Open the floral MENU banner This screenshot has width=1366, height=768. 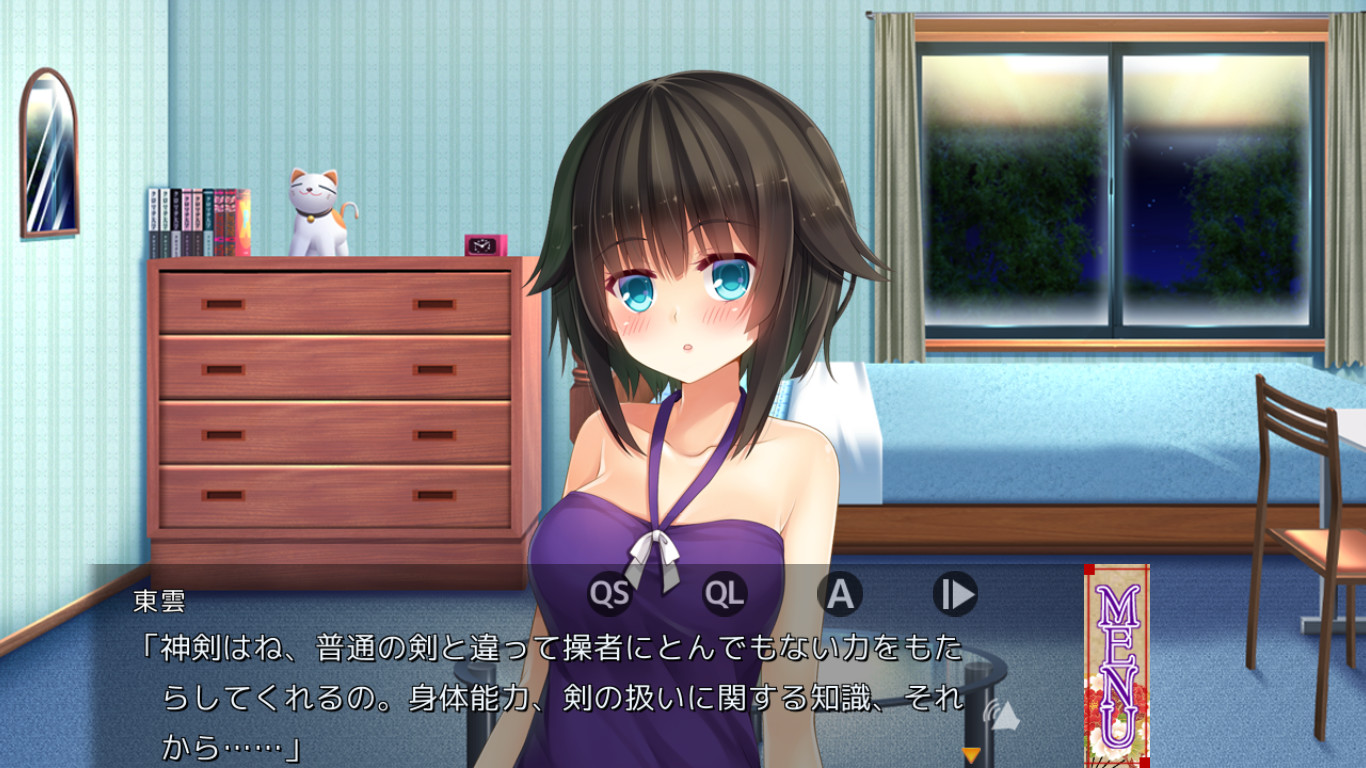1116,666
